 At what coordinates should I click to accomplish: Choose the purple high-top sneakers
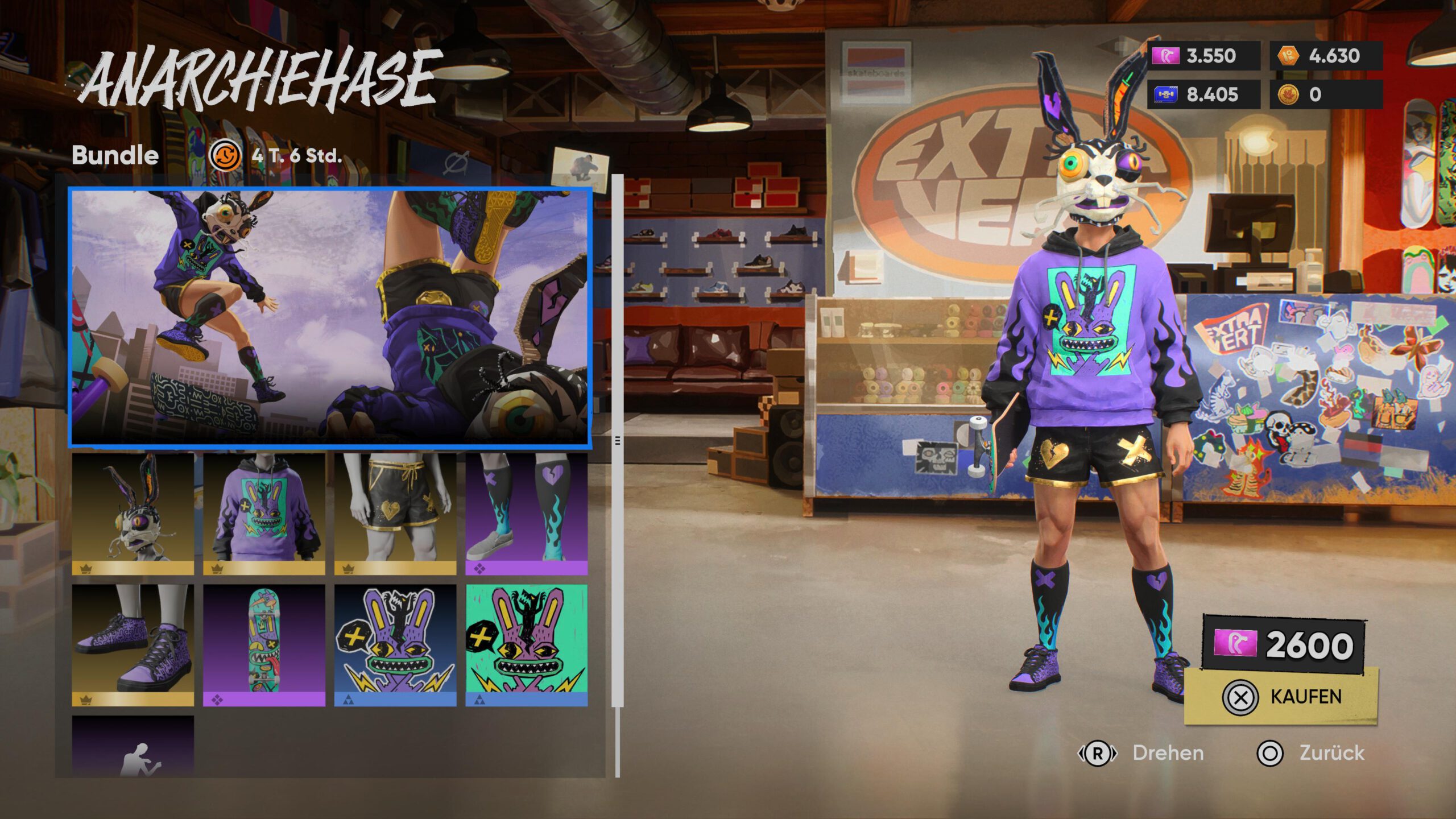point(133,645)
